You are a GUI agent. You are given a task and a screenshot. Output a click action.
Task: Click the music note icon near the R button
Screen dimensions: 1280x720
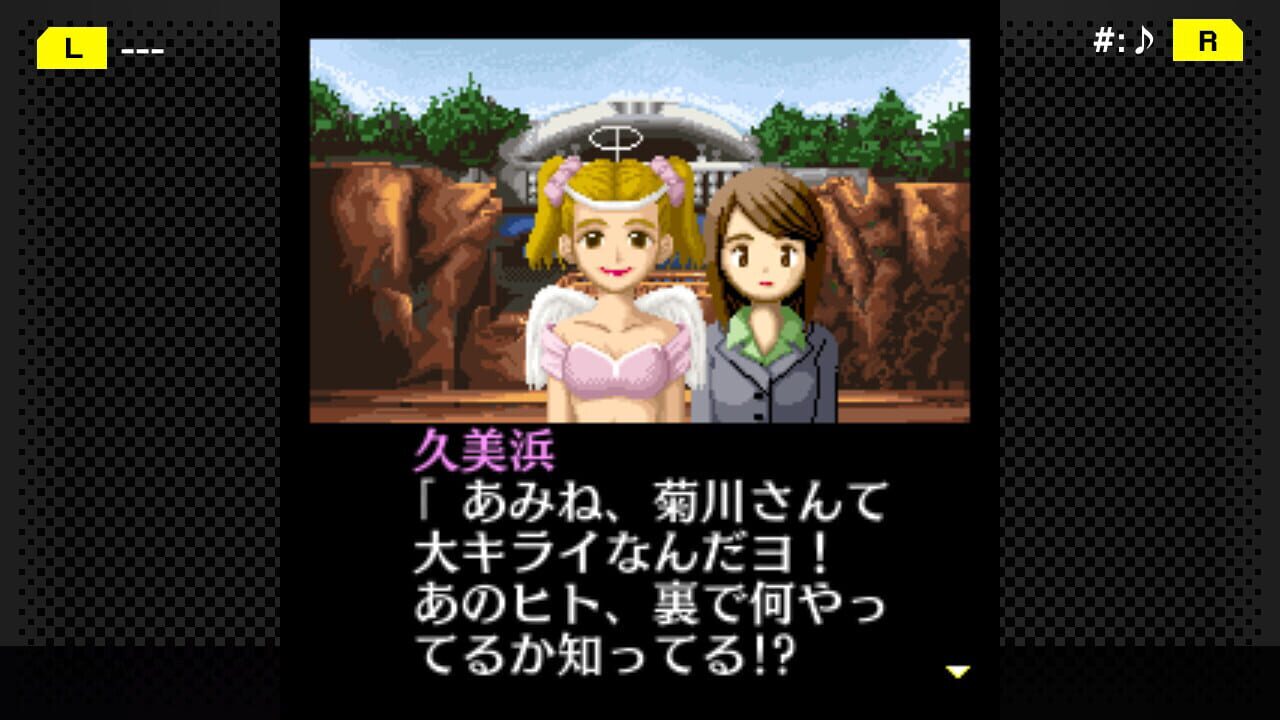(x=1143, y=41)
